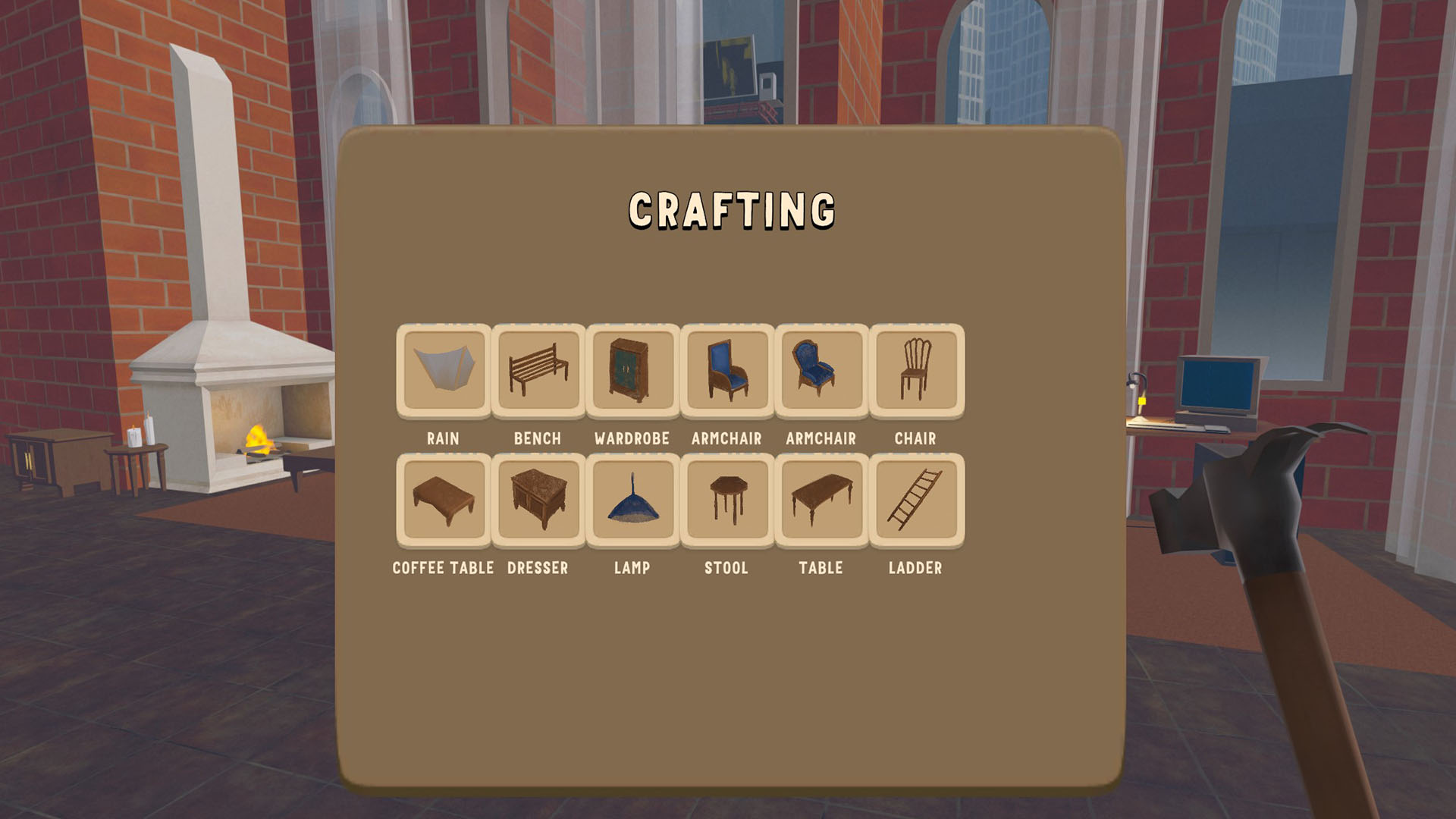Screen dimensions: 1456x819
Task: Click the RAIN label under its icon
Action: tap(443, 438)
